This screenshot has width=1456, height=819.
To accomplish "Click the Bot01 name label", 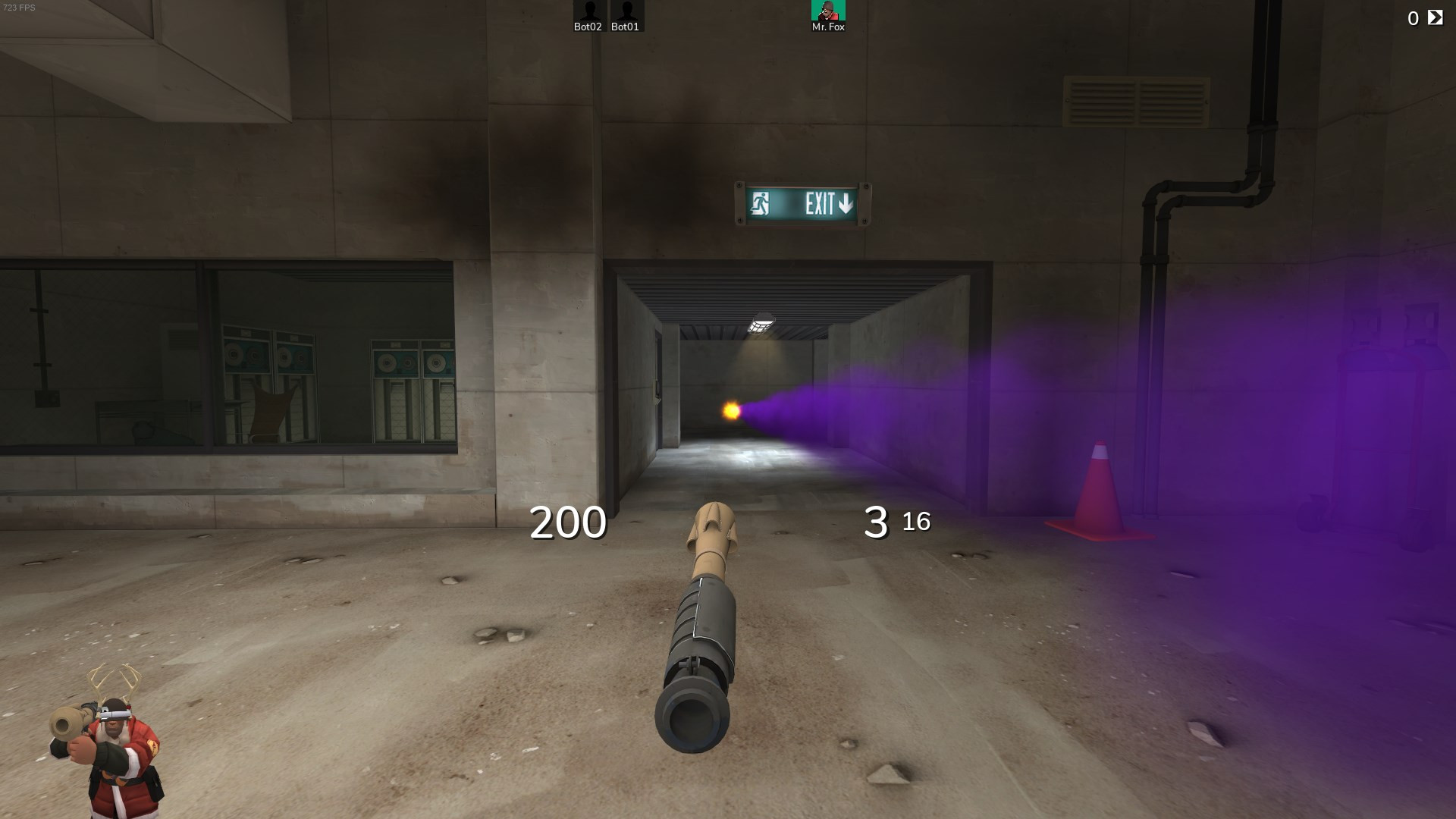I will [x=624, y=28].
